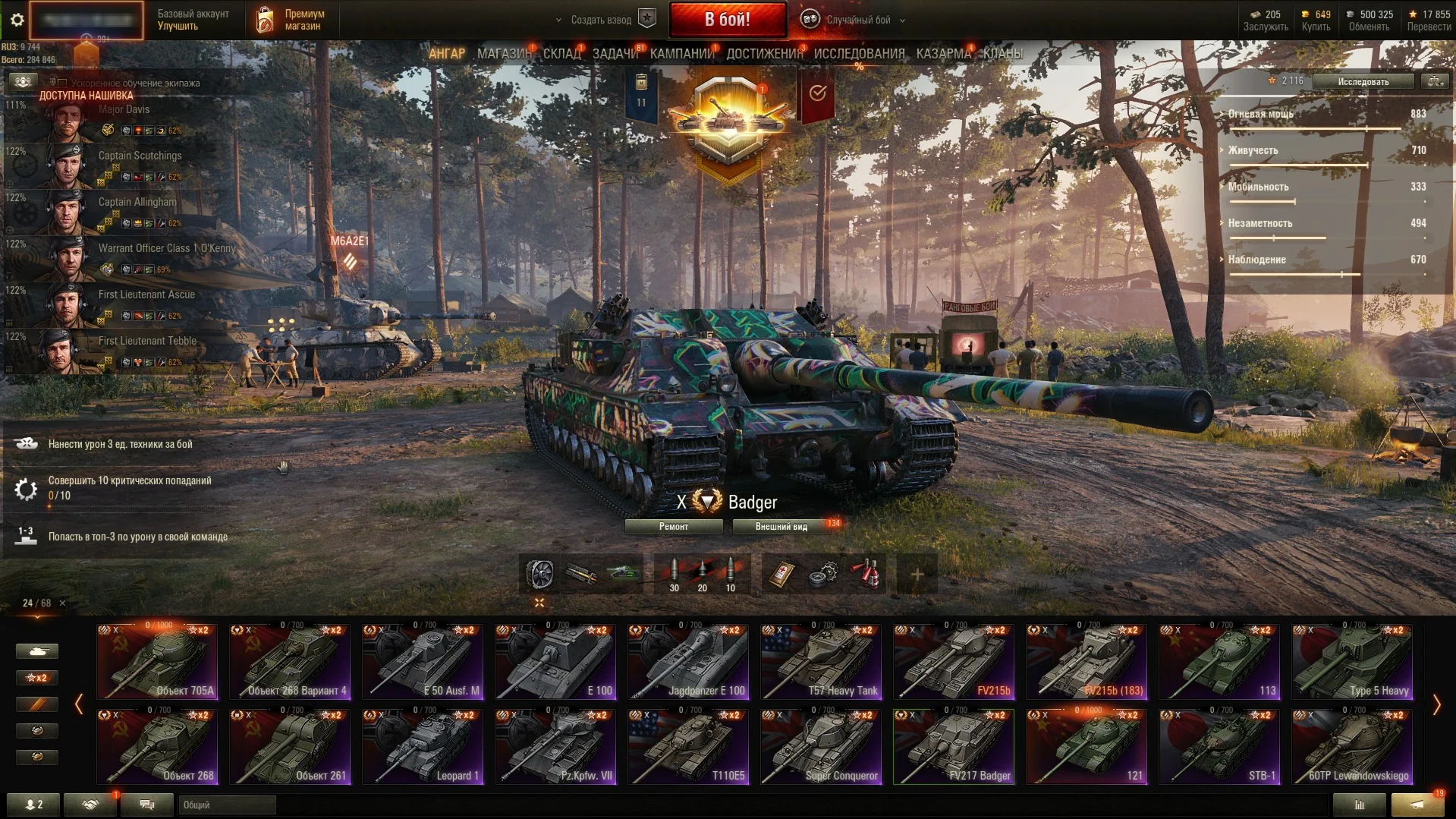Open the Внешний вид customization
The height and width of the screenshot is (819, 1456).
coord(781,527)
